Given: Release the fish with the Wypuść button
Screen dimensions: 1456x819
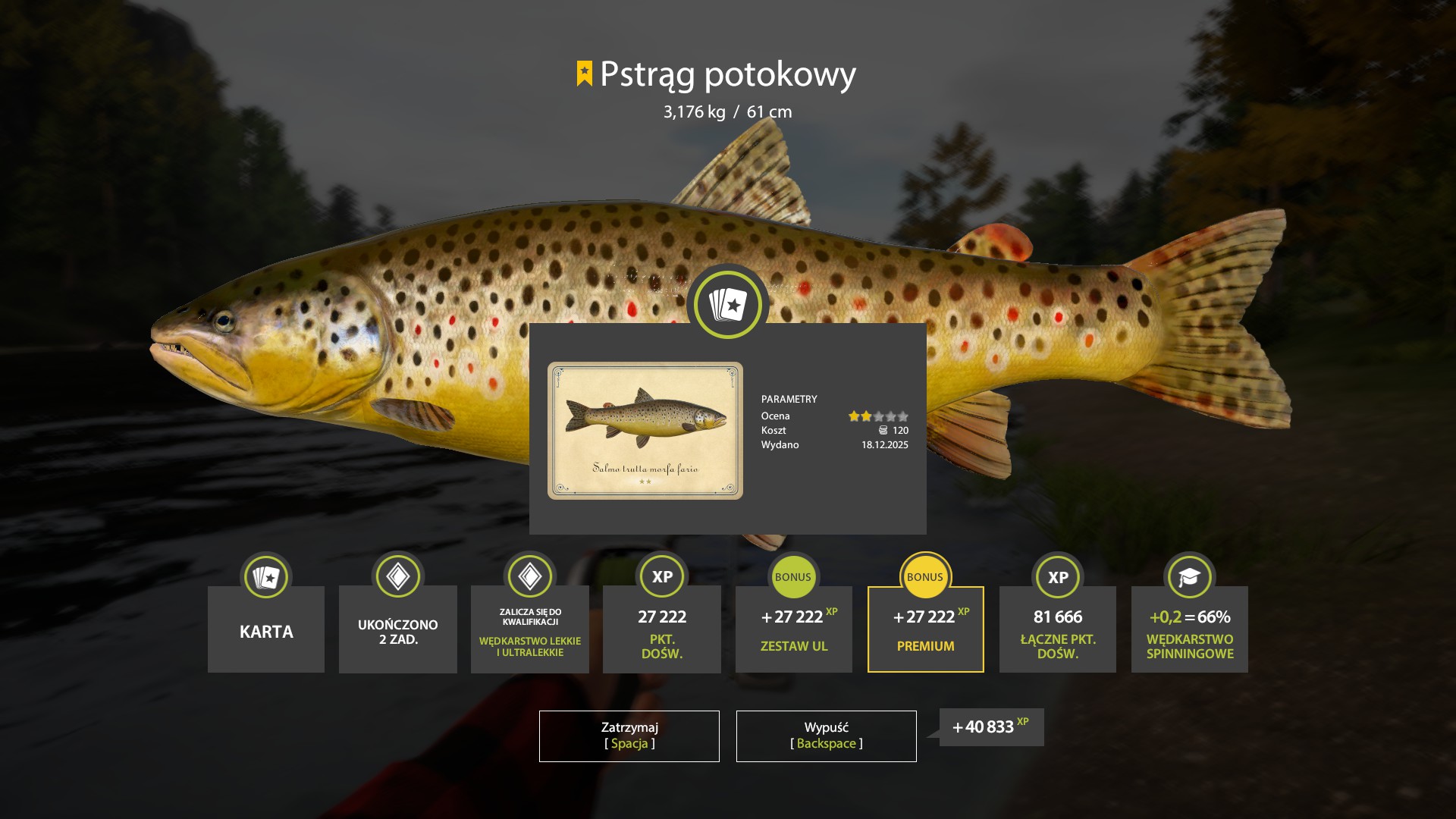Looking at the screenshot, I should [826, 736].
